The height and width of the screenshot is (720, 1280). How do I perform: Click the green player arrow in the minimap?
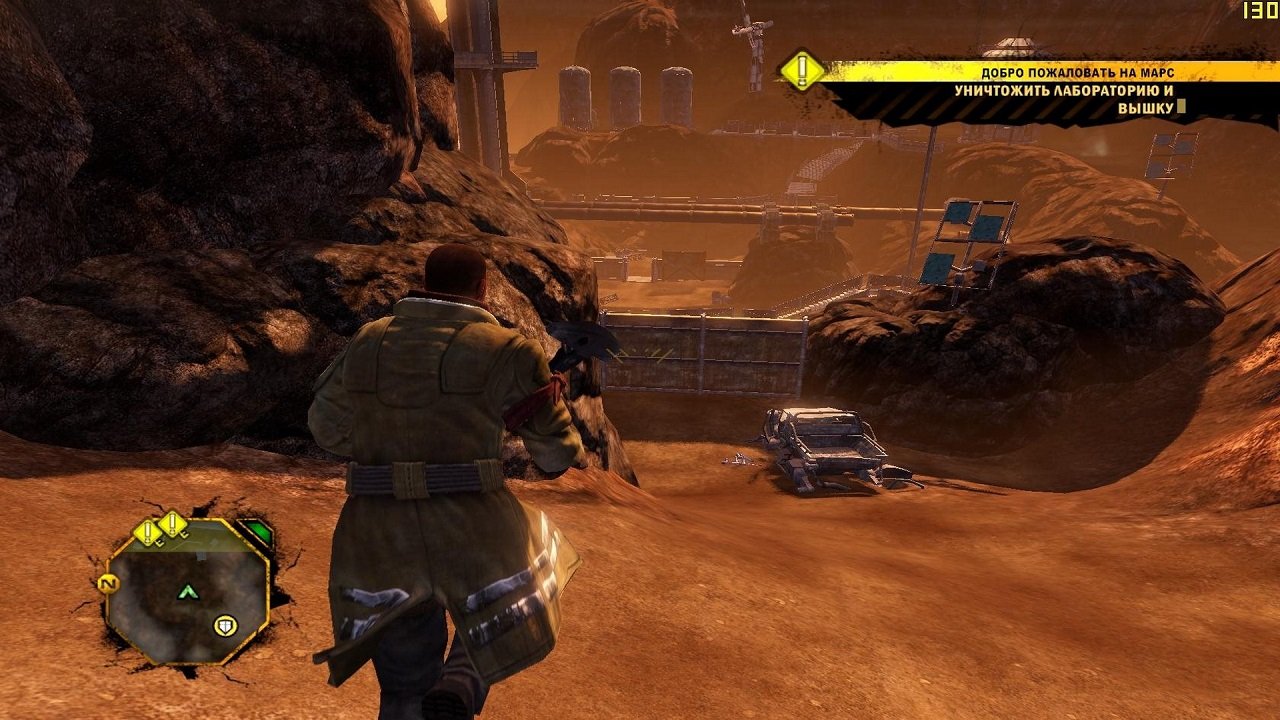point(188,591)
